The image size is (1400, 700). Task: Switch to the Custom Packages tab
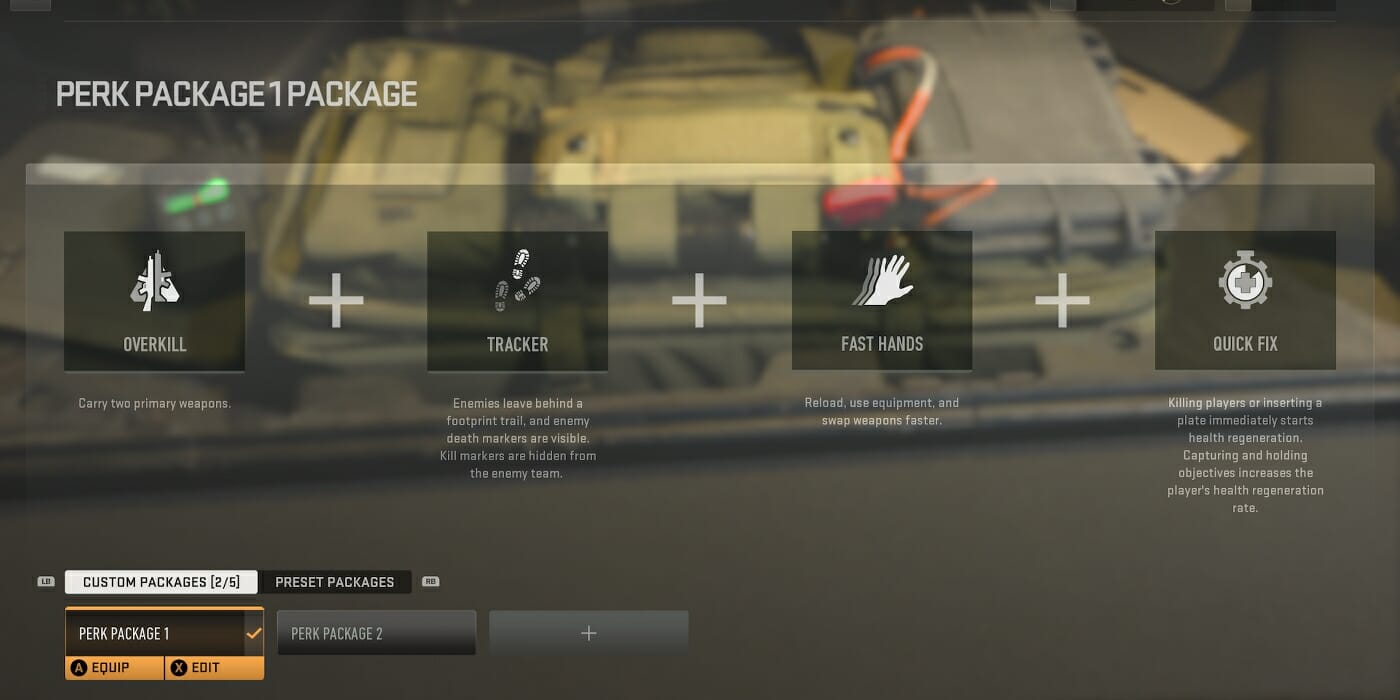(161, 582)
